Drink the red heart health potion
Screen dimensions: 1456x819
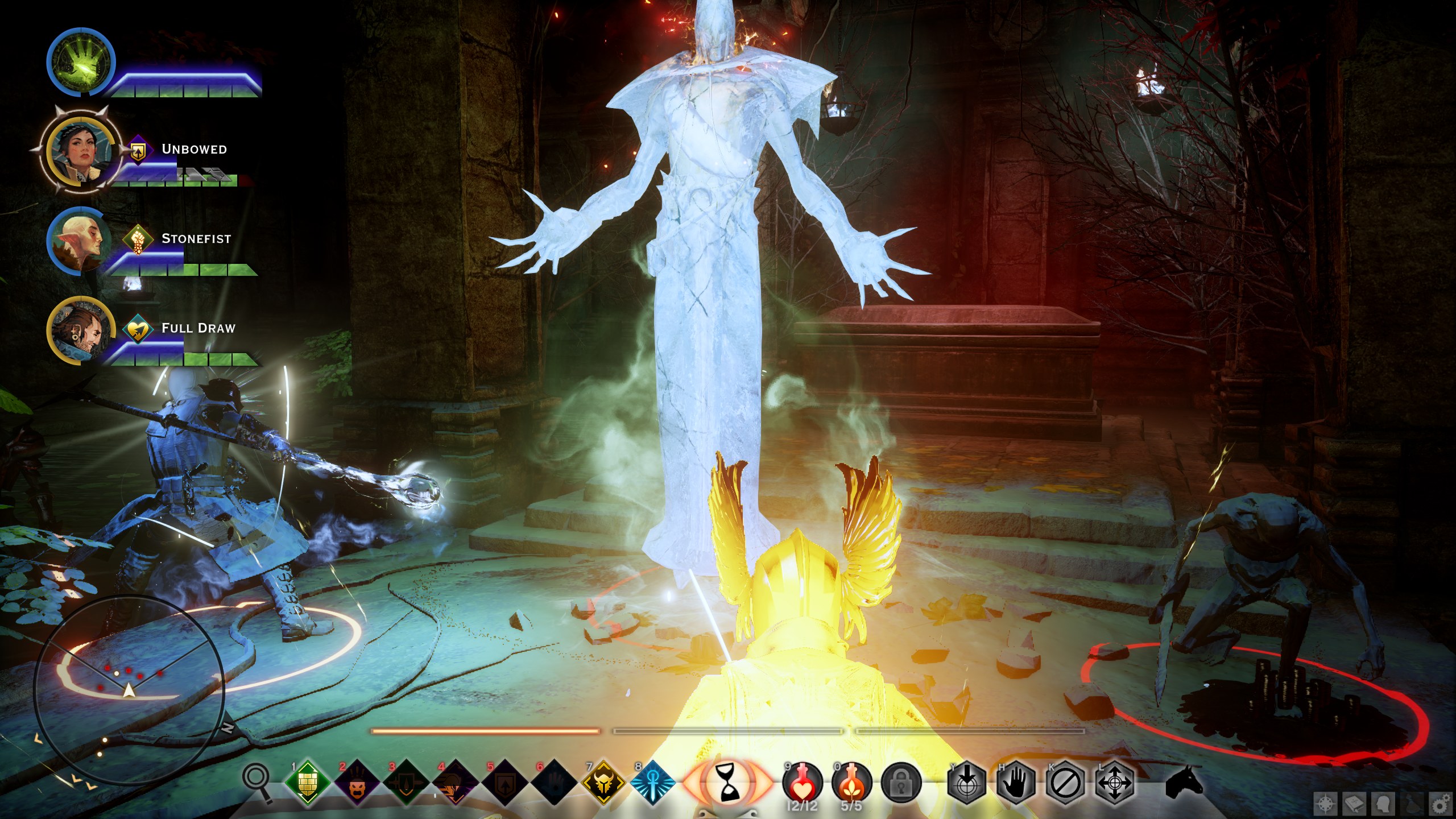803,782
